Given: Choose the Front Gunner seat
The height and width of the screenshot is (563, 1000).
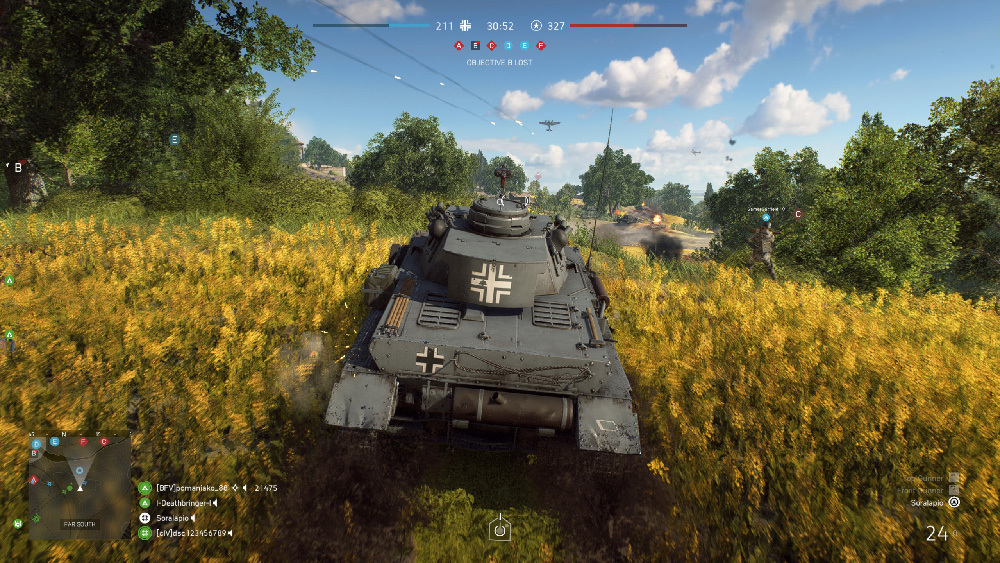Looking at the screenshot, I should [x=953, y=490].
